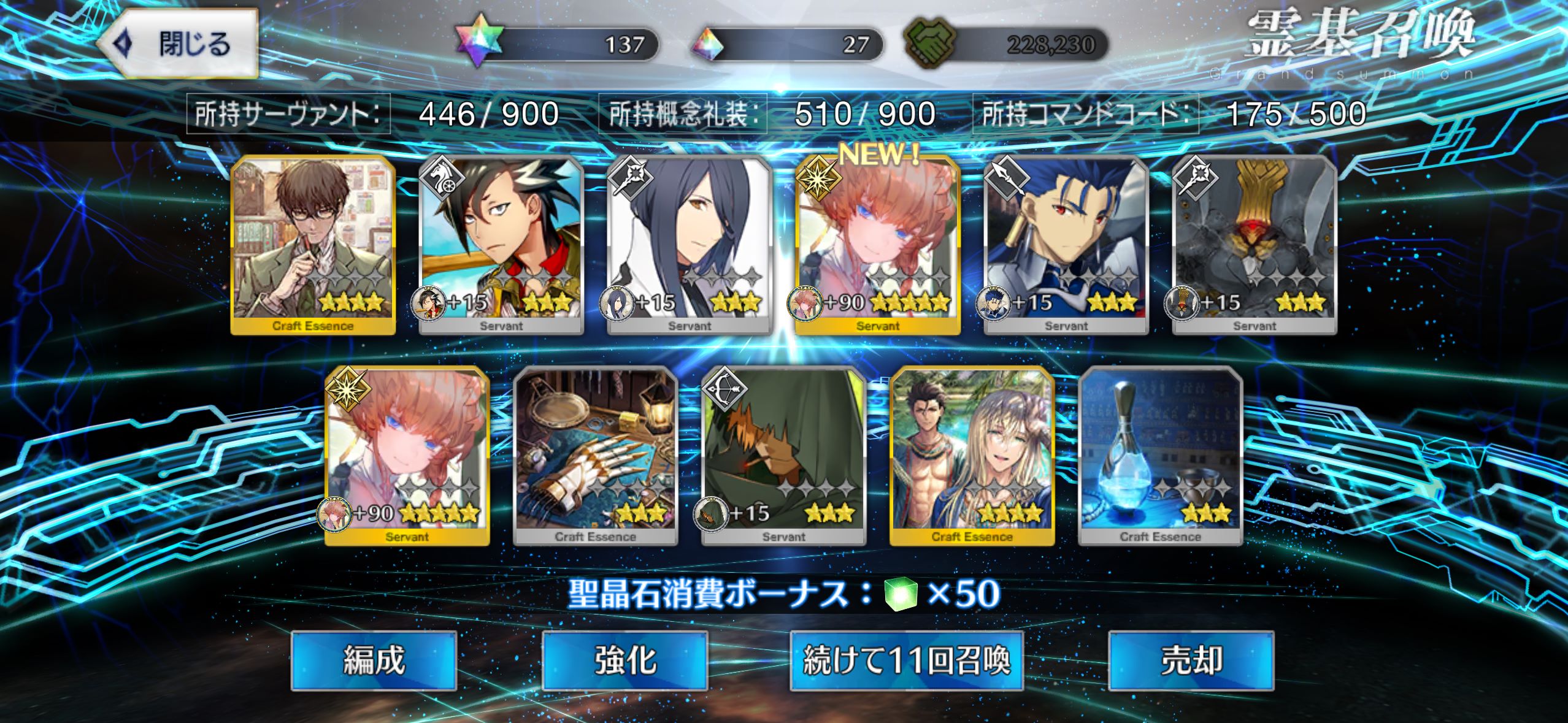
Task: Close the summon results screen
Action: 178,44
